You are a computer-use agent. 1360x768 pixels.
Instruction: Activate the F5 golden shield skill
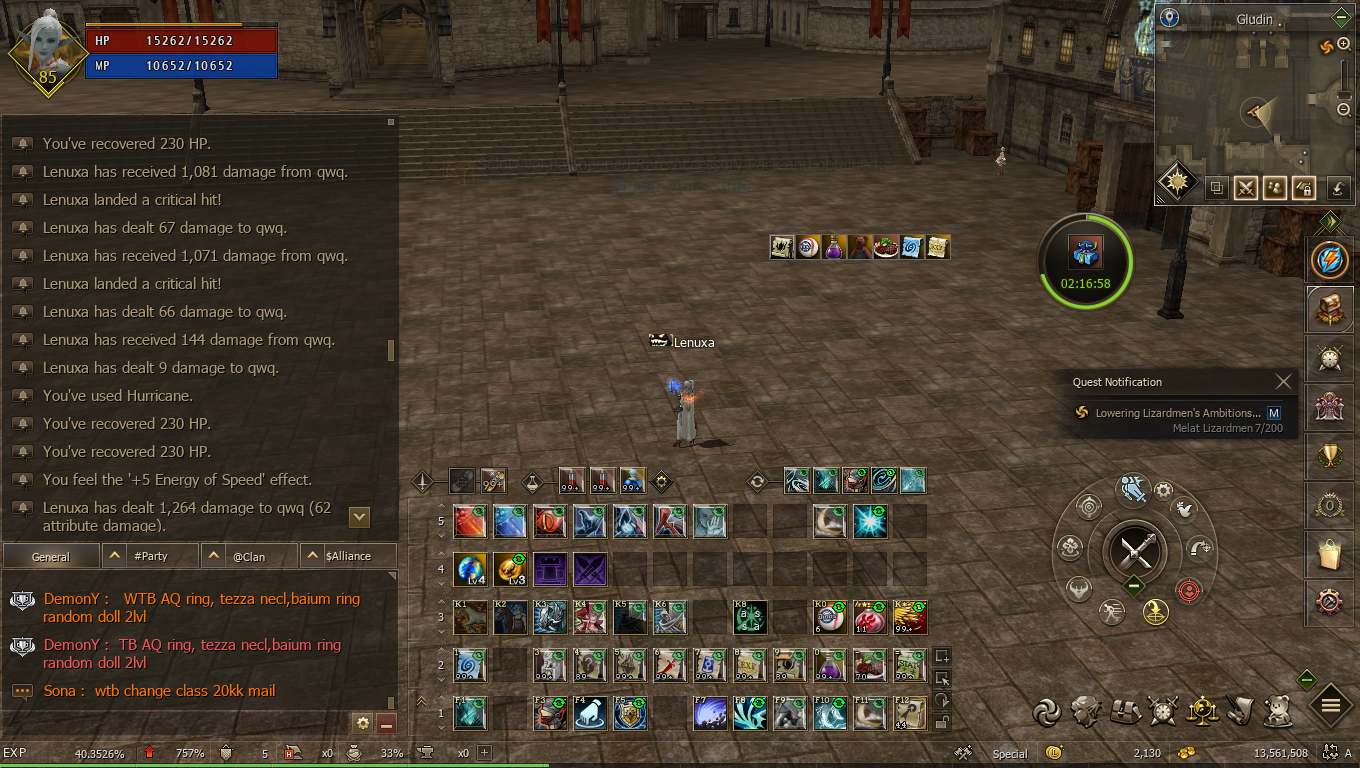[x=630, y=712]
